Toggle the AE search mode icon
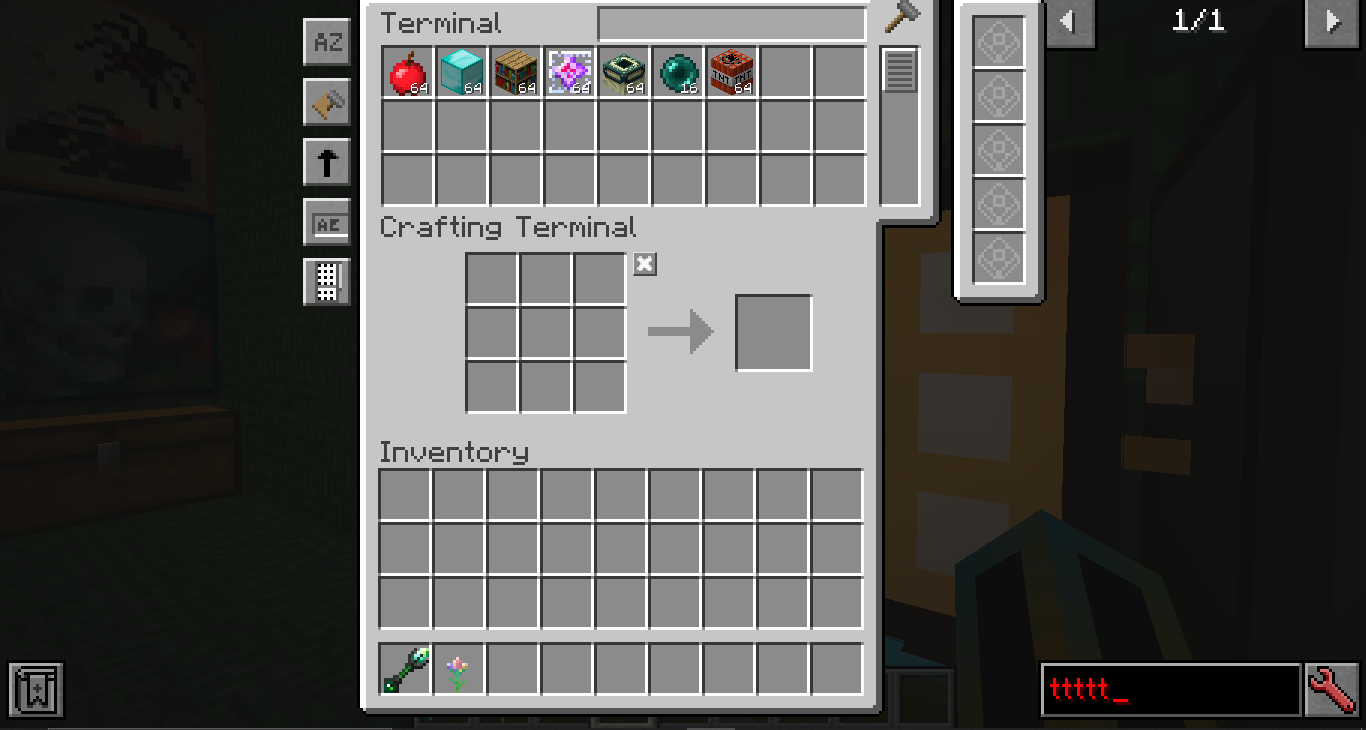This screenshot has height=730, width=1366. (x=327, y=222)
